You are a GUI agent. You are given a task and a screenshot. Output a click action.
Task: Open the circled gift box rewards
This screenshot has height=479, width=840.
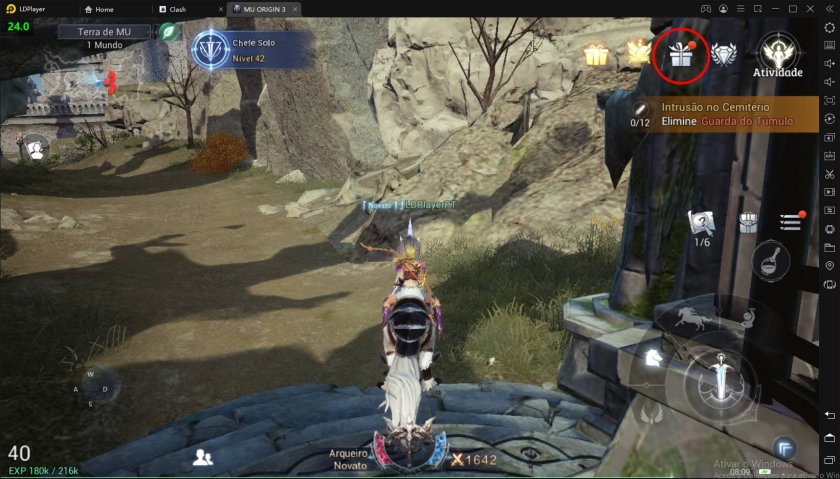click(x=681, y=54)
